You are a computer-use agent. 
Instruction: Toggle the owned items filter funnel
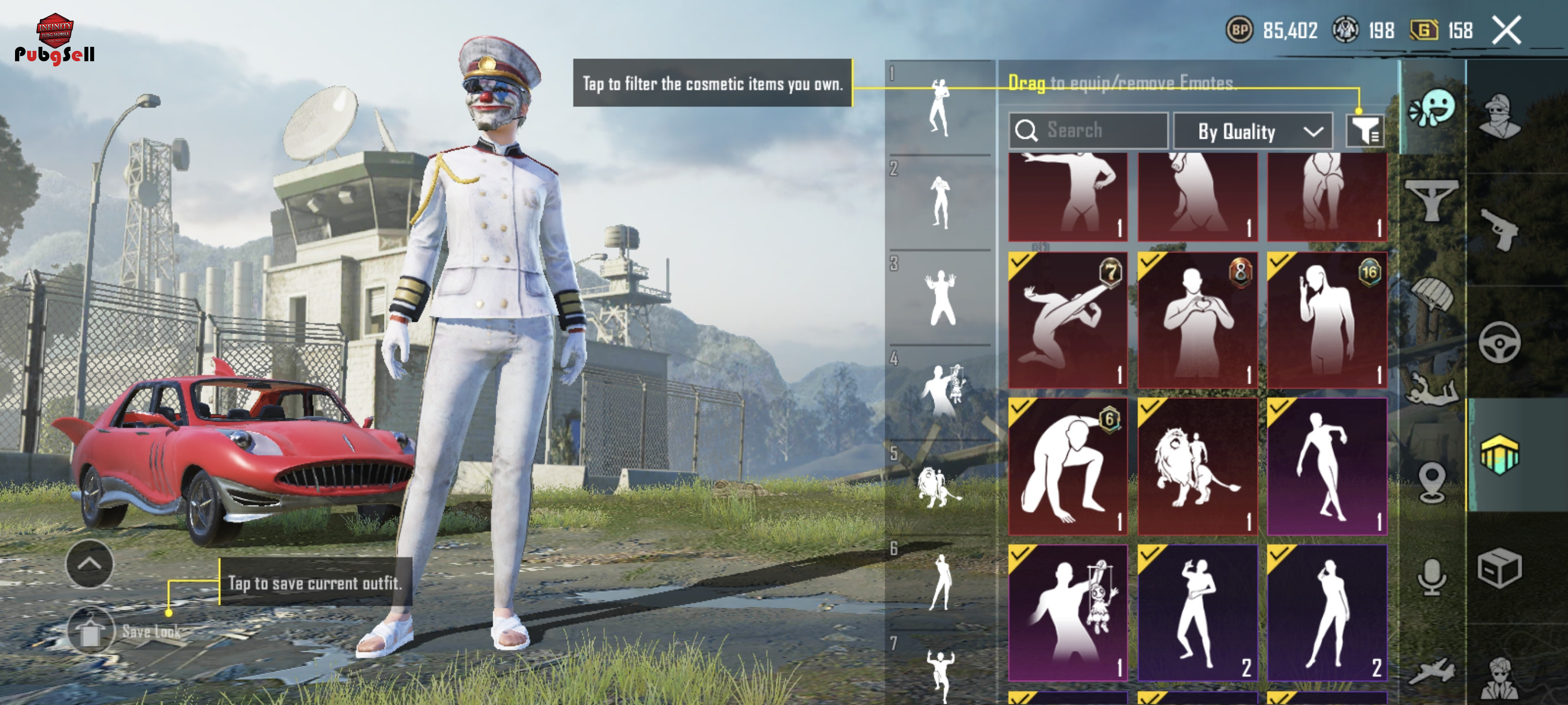1365,130
